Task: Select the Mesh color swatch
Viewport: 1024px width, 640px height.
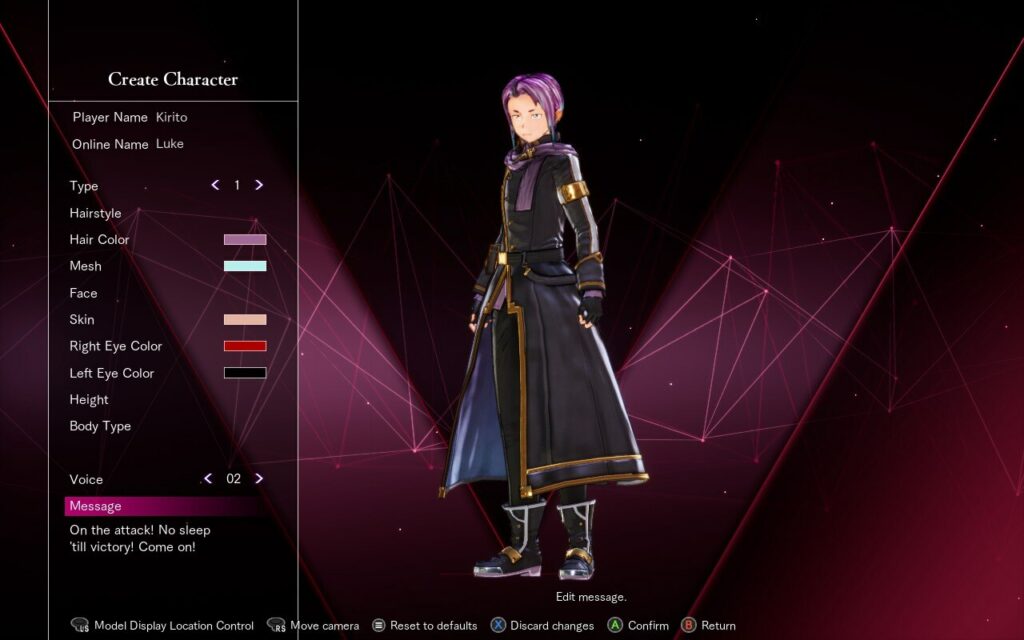Action: 245,266
